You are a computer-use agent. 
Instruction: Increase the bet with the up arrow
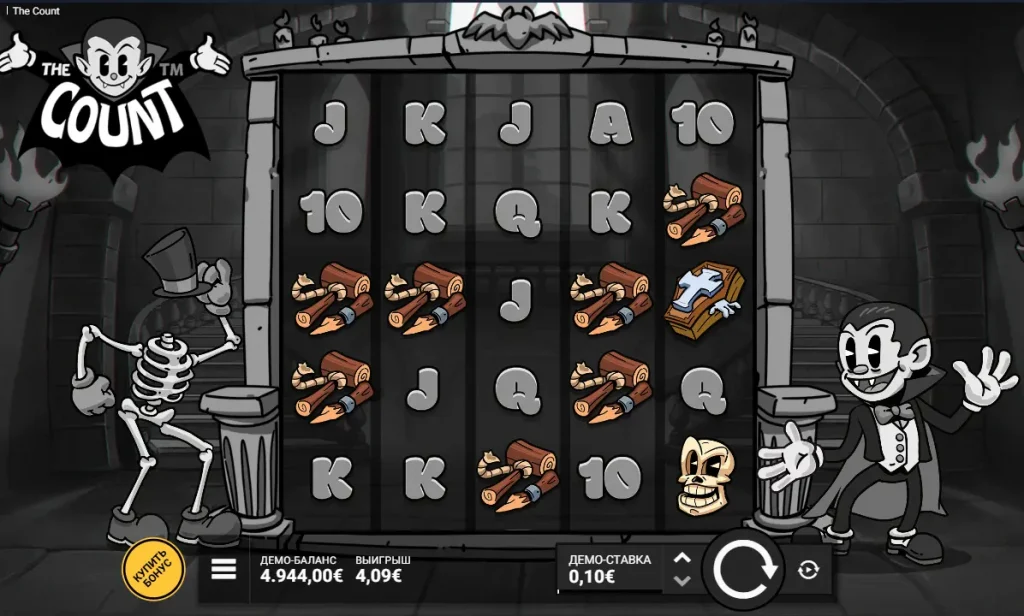pos(682,559)
